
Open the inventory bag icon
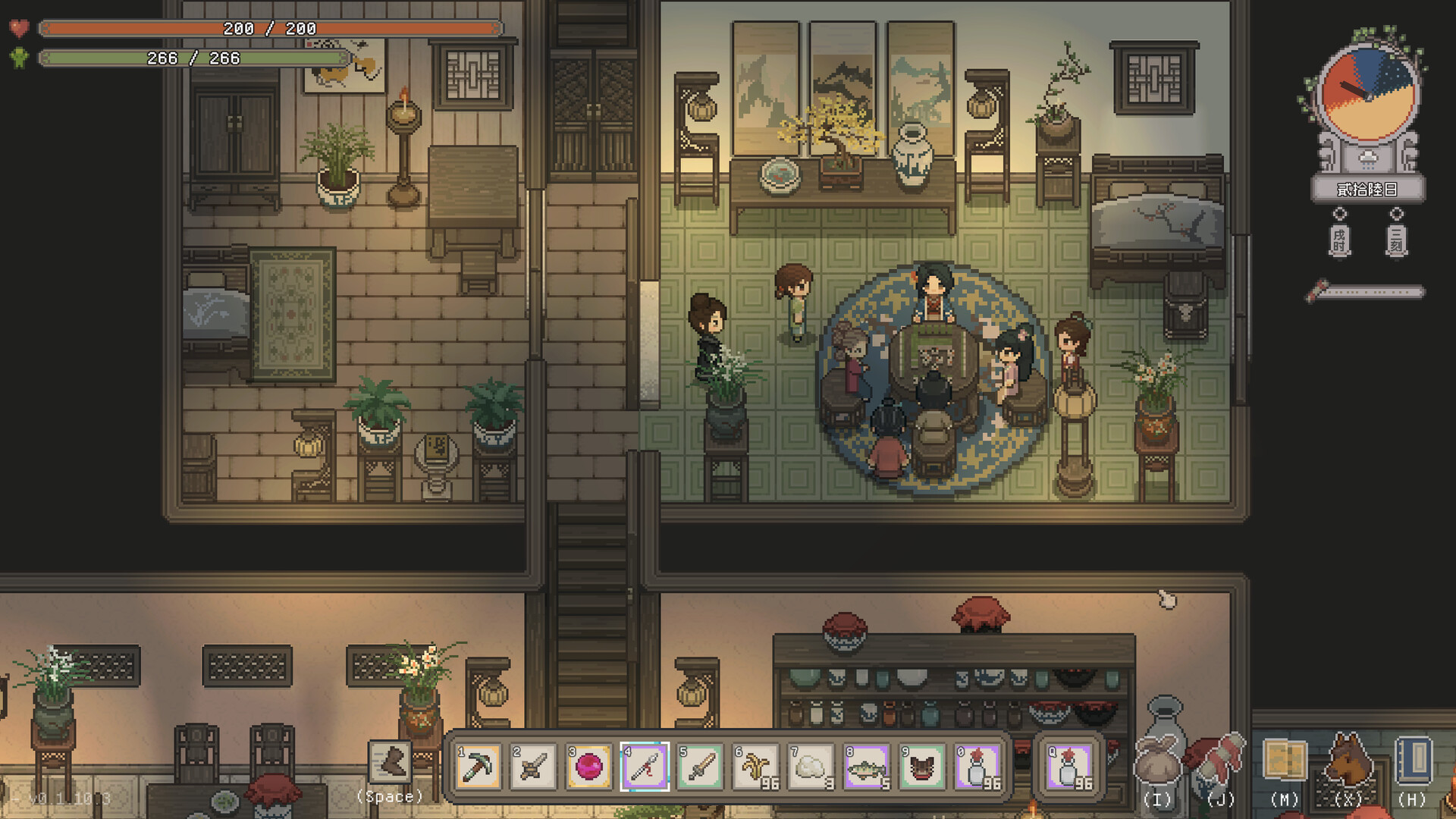click(x=1157, y=760)
